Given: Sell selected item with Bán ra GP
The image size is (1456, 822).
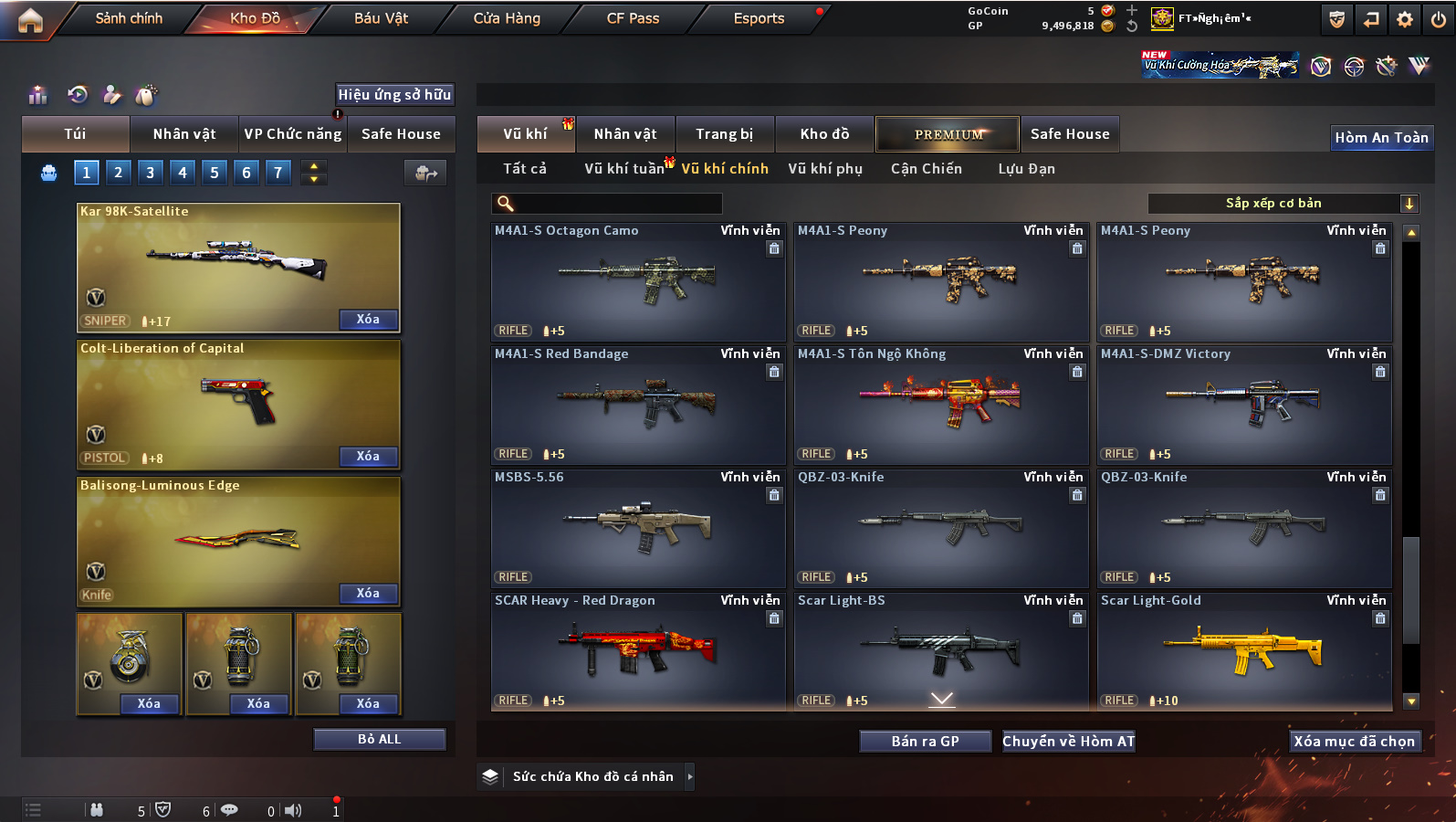Looking at the screenshot, I should 925,742.
